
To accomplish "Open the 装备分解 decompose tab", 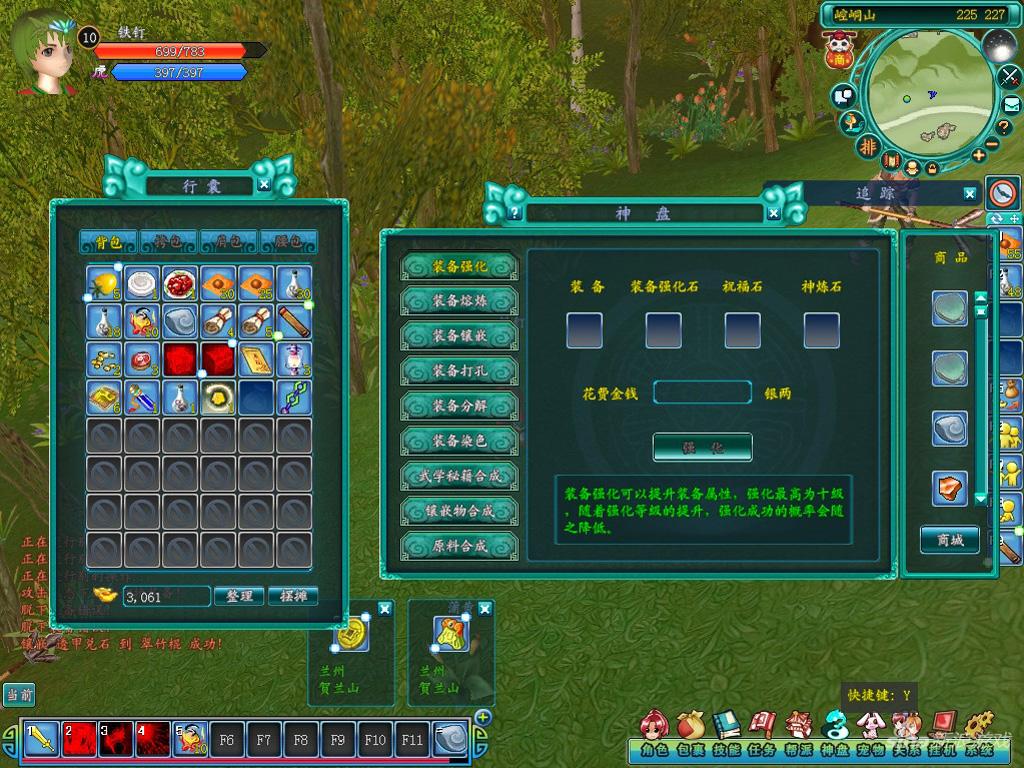I will (460, 406).
